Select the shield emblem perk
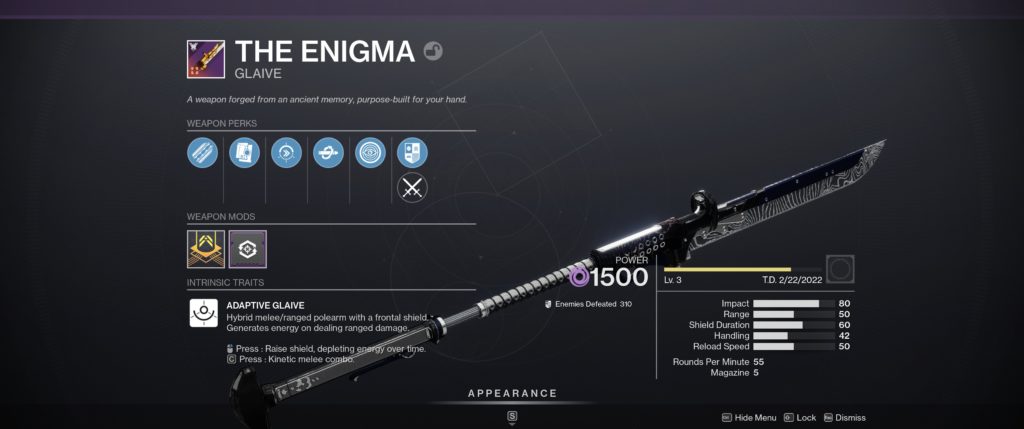 [412, 153]
